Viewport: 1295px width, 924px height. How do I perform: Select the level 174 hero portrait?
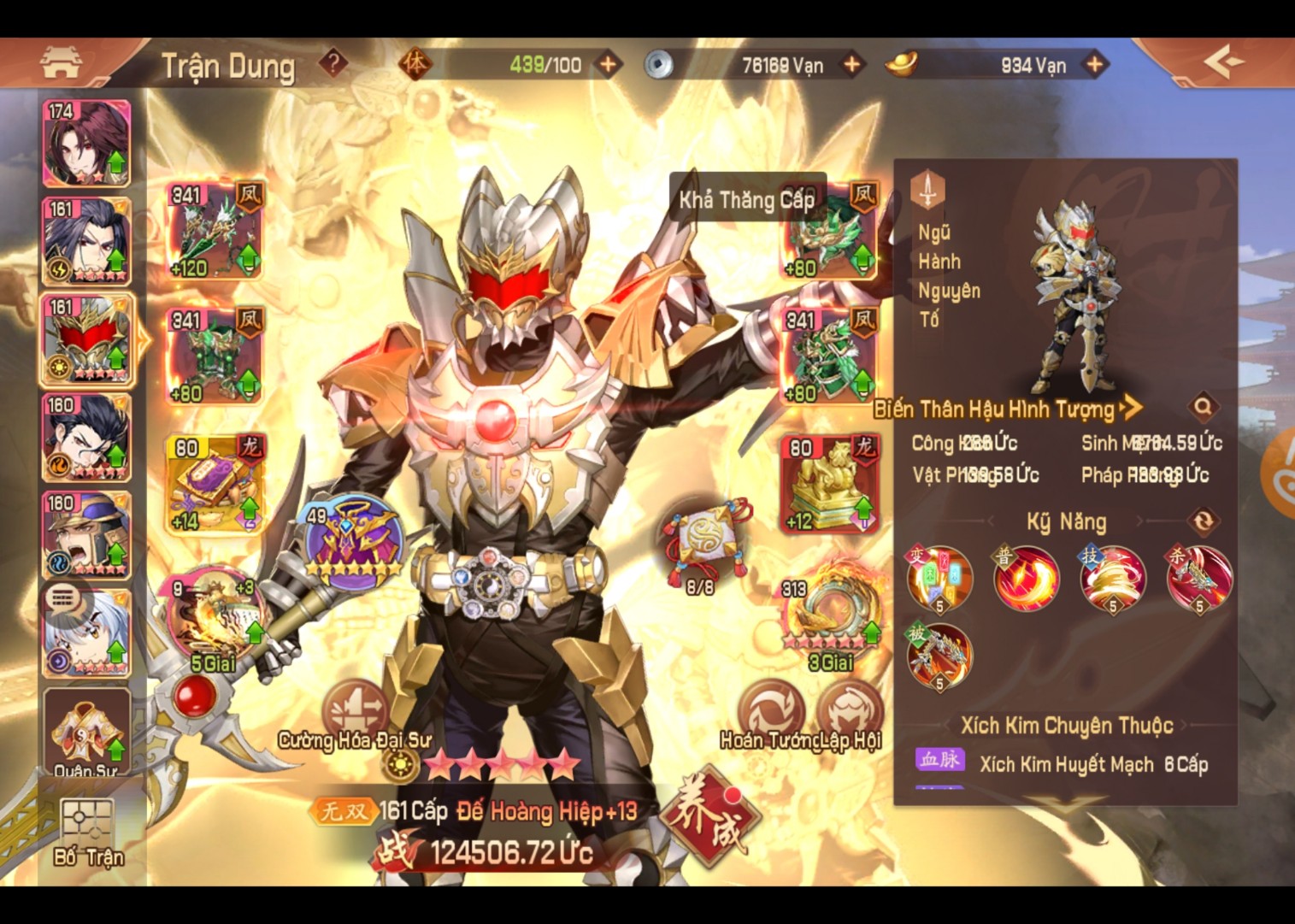85,144
